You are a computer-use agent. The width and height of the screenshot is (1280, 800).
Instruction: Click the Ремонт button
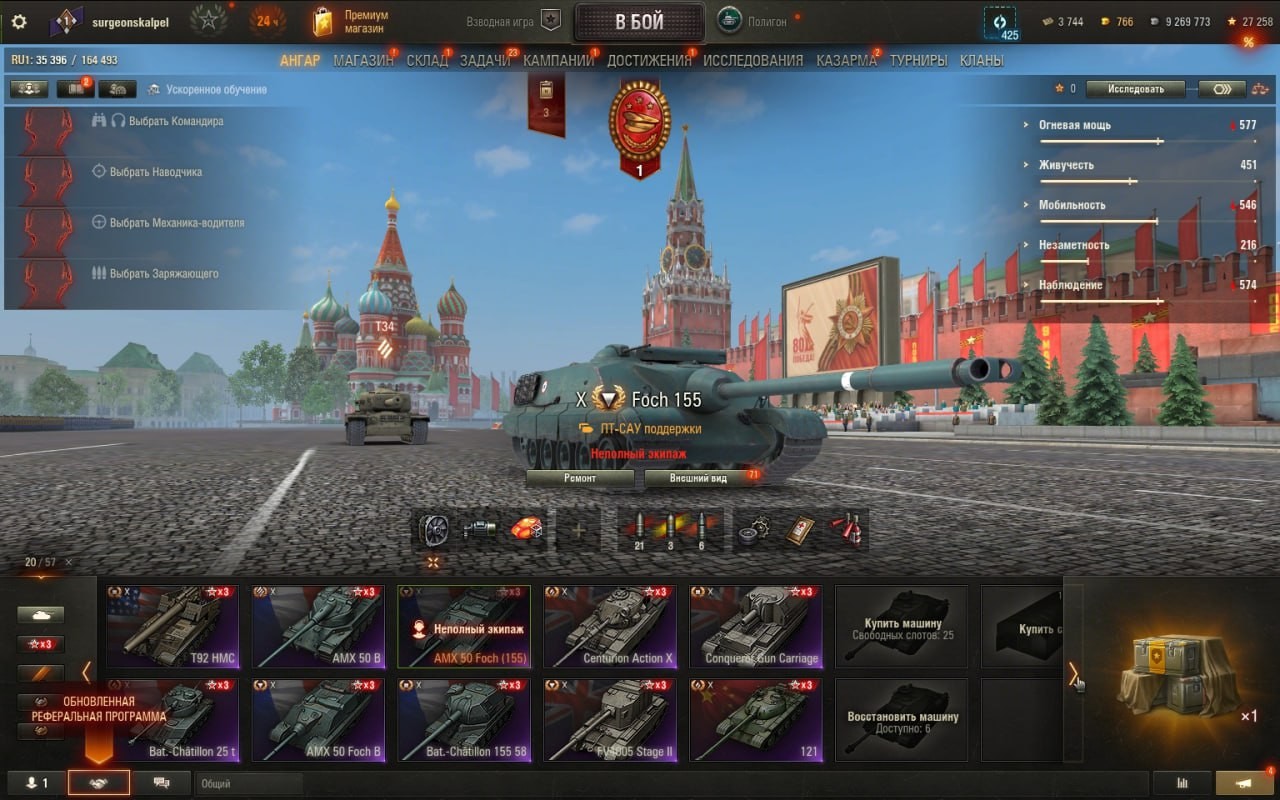point(580,478)
